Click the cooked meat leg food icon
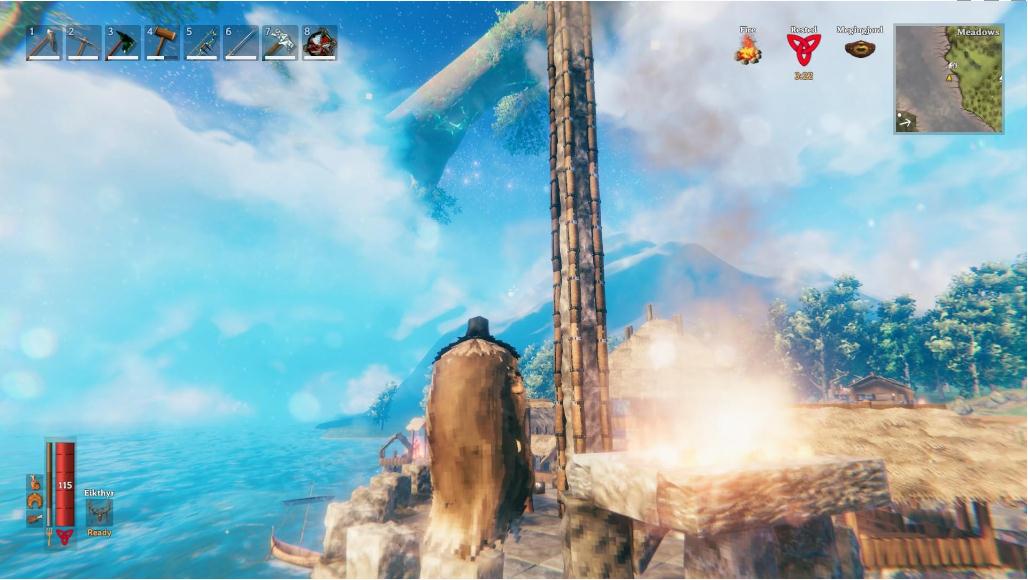Viewport: 1028px width, 580px height. (35, 518)
